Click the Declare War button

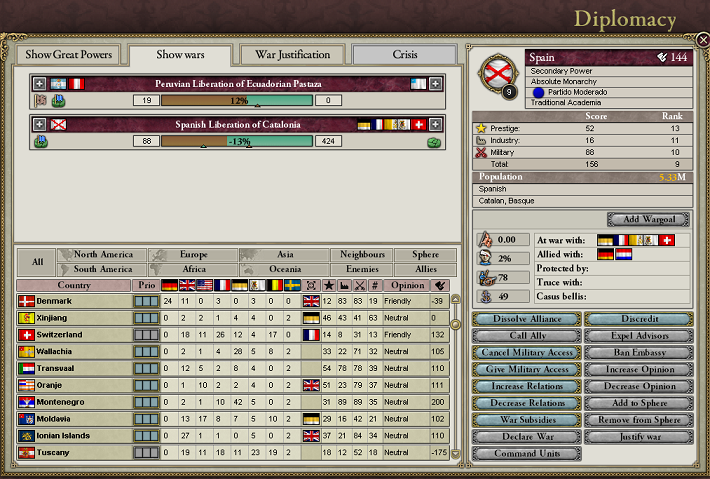click(525, 437)
